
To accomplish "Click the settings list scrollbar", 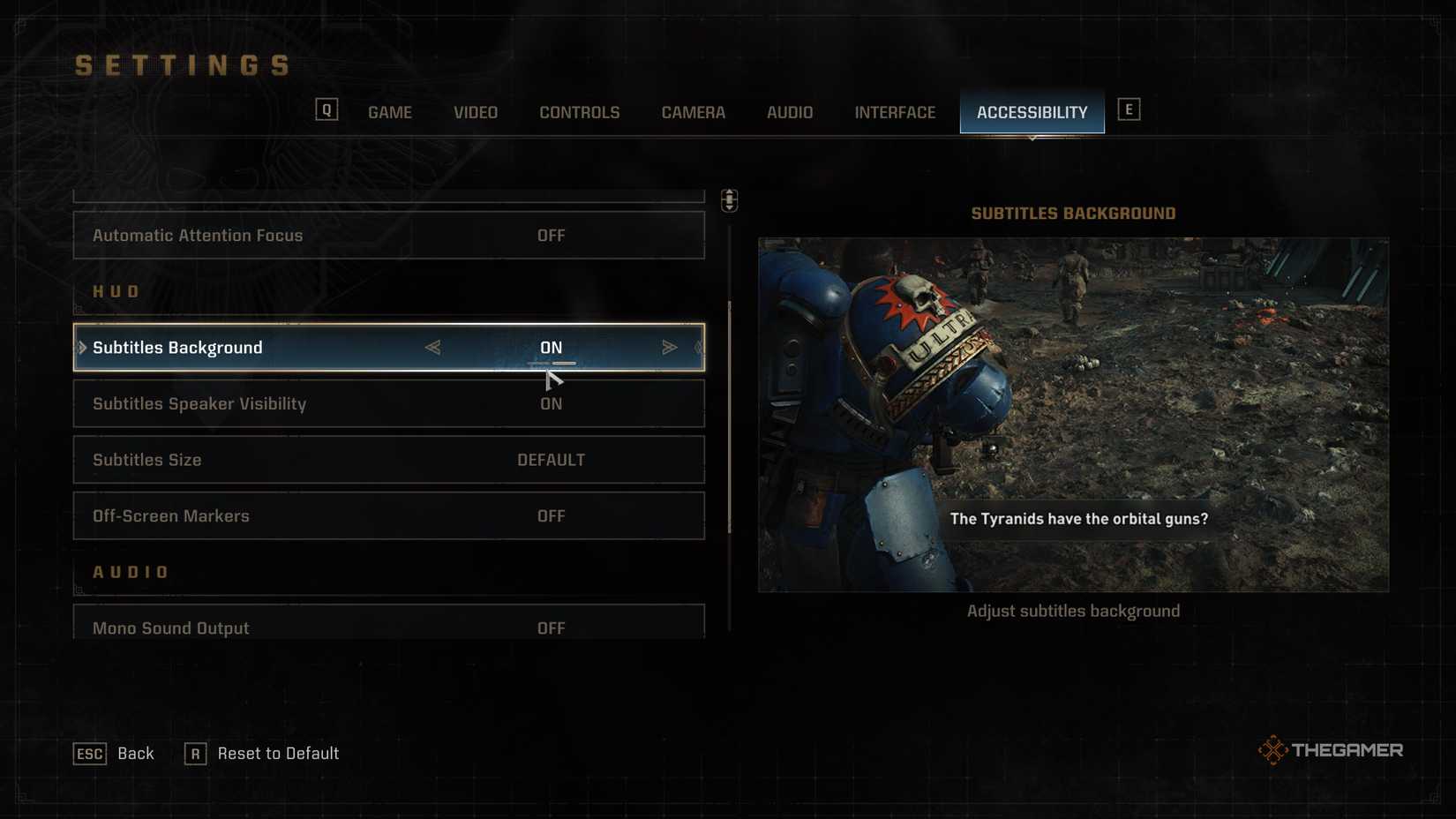I will point(729,417).
